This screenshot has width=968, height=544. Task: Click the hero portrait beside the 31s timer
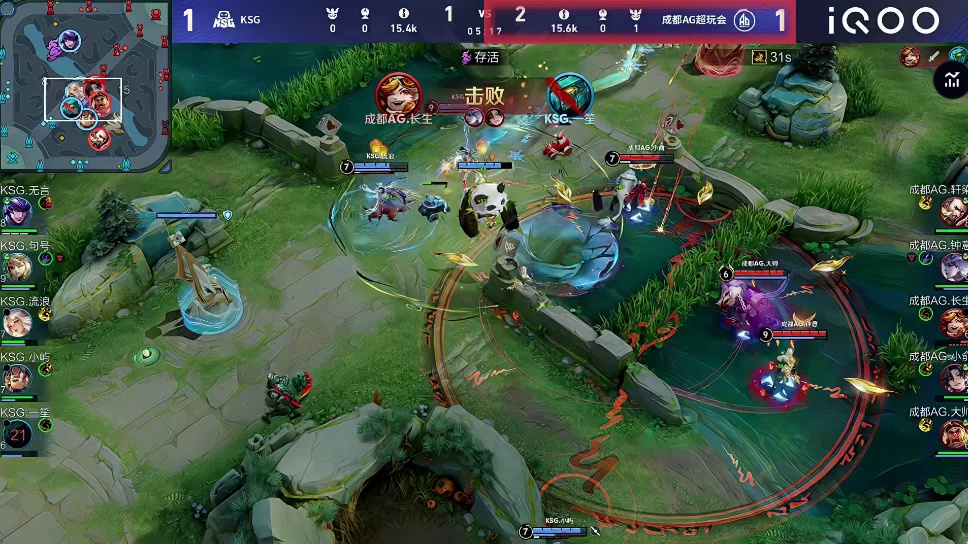[x=910, y=57]
